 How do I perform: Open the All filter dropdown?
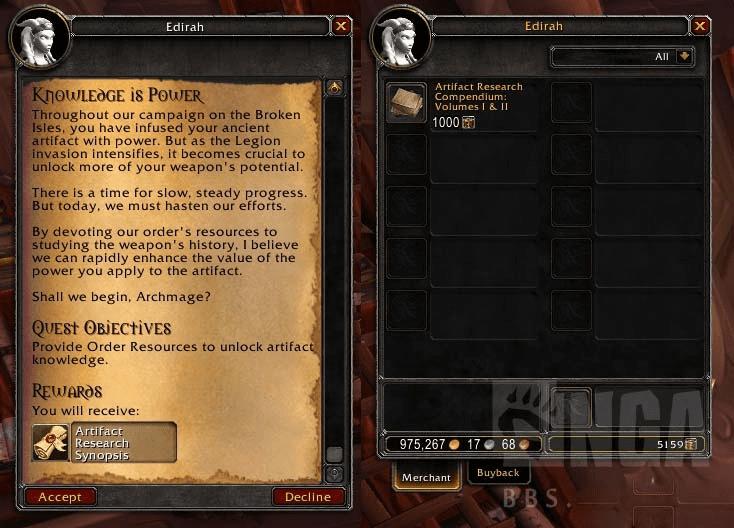tap(685, 57)
